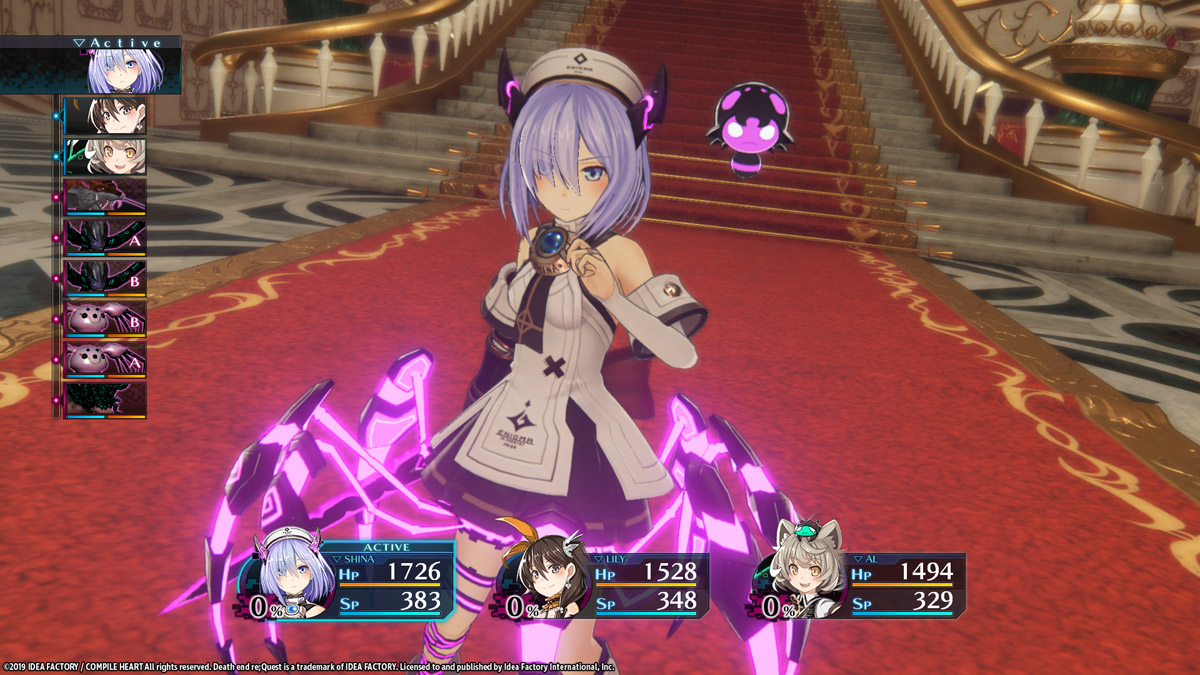Image resolution: width=1200 pixels, height=675 pixels.
Task: Click Al's party status panel
Action: pos(862,586)
